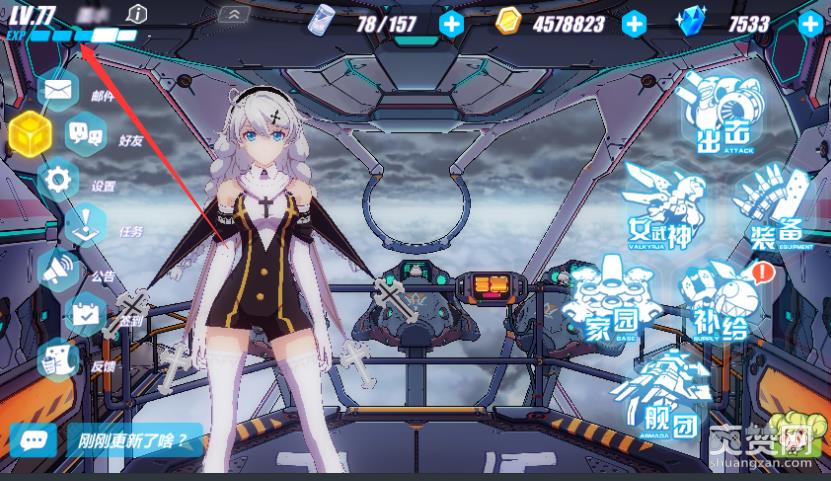Open the 装备 Equipment menu
This screenshot has height=481, width=831.
(x=777, y=210)
